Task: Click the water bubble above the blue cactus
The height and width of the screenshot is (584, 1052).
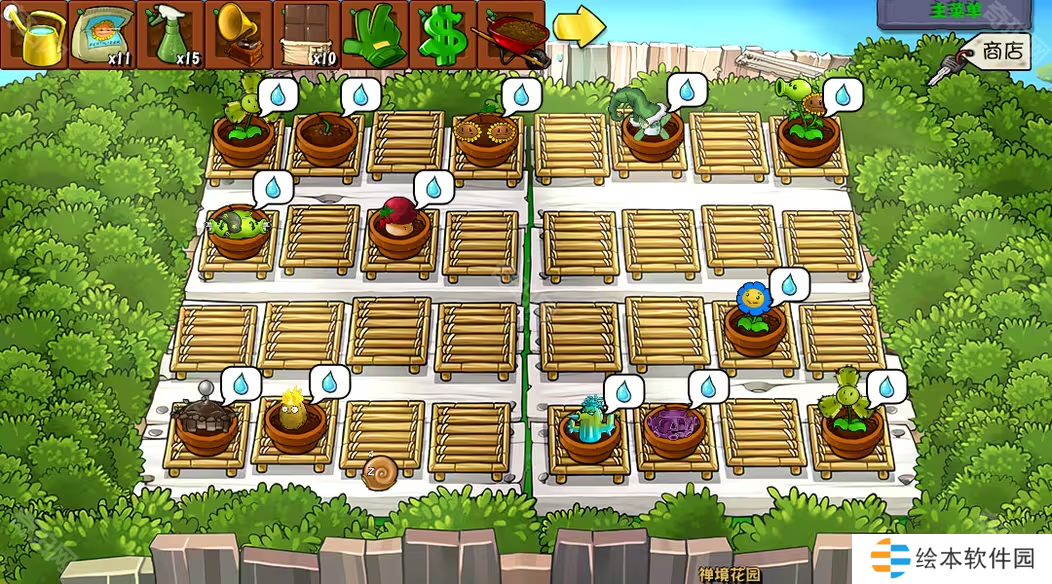Action: point(623,390)
